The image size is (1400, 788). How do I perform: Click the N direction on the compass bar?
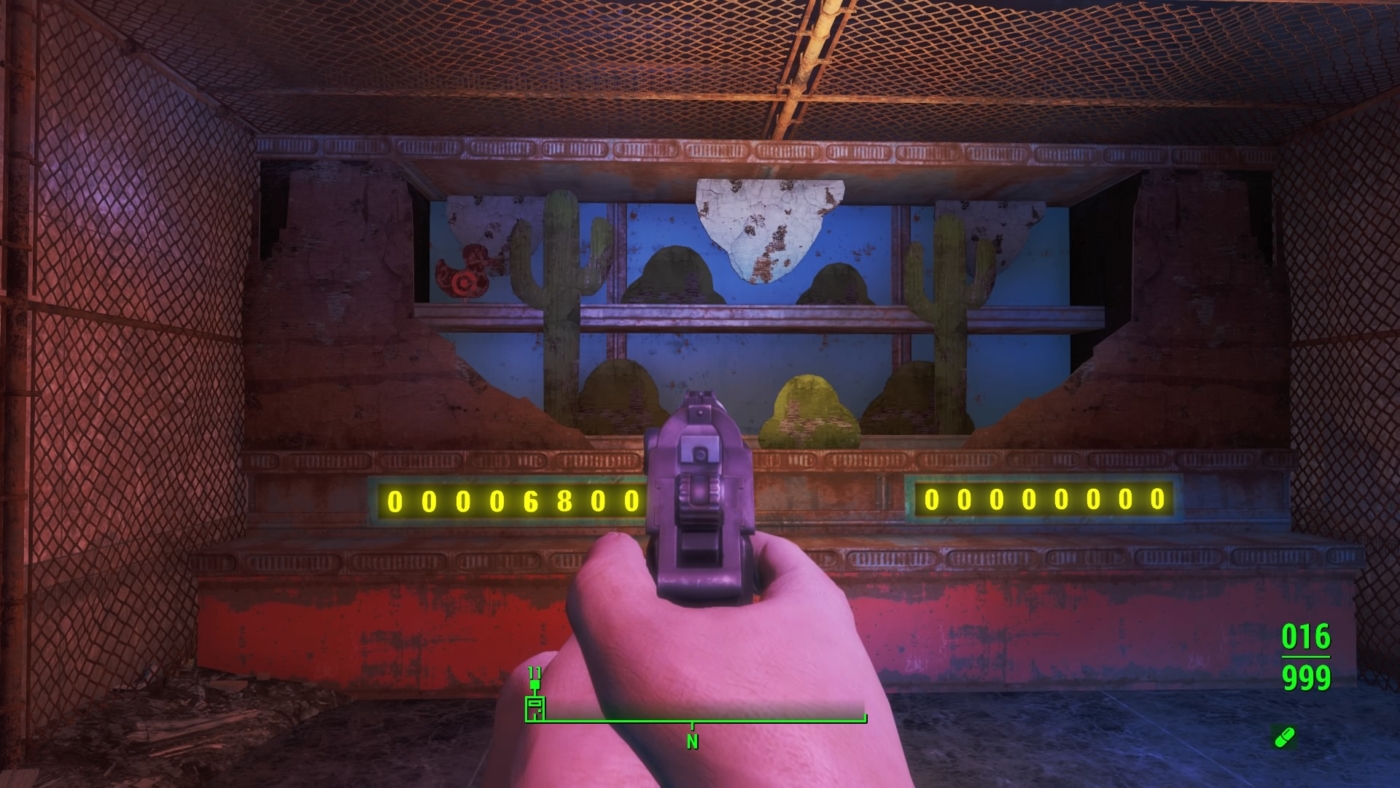pyautogui.click(x=690, y=742)
